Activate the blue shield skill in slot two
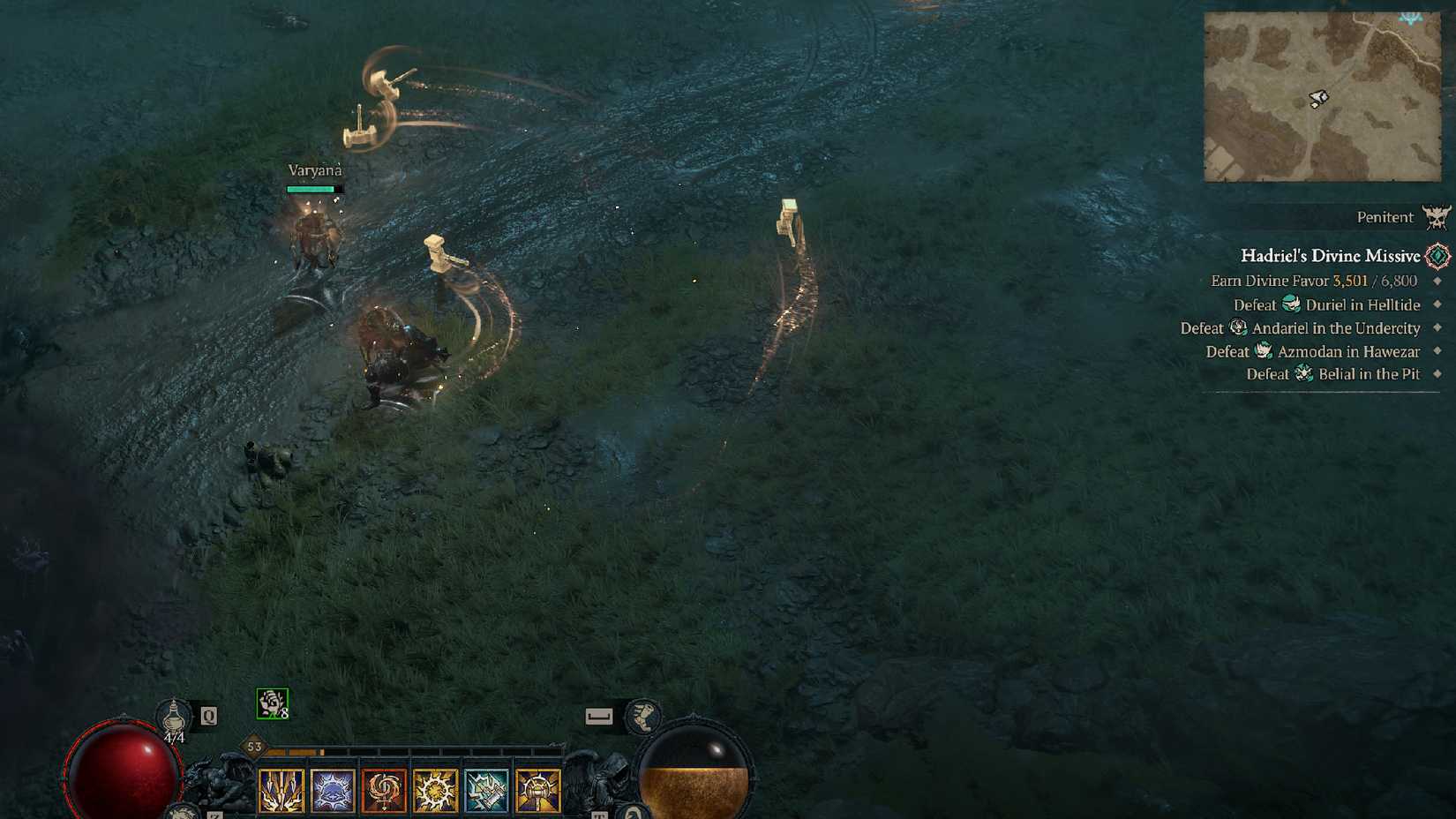This screenshot has height=819, width=1456. click(x=333, y=789)
